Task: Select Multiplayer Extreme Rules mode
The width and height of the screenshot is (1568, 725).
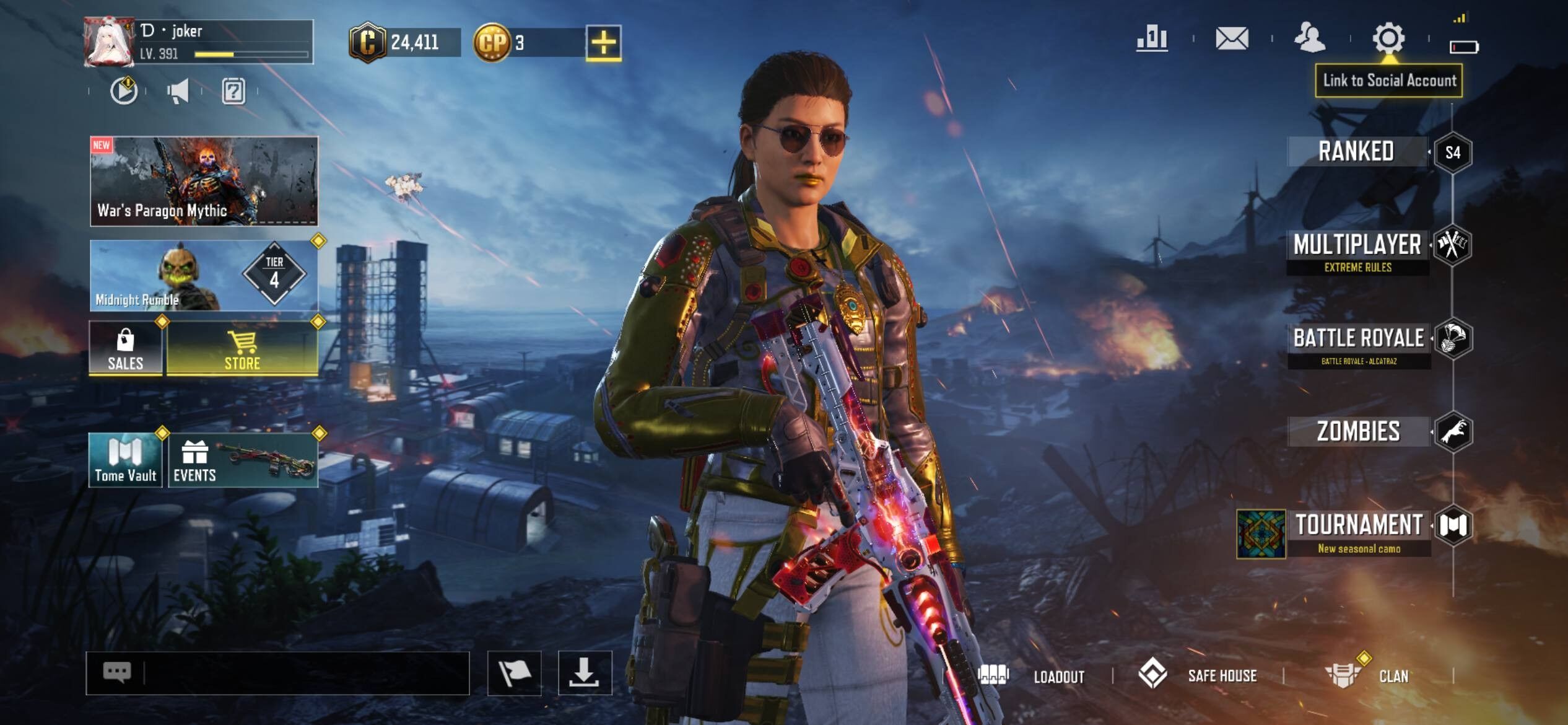Action: pos(1357,251)
